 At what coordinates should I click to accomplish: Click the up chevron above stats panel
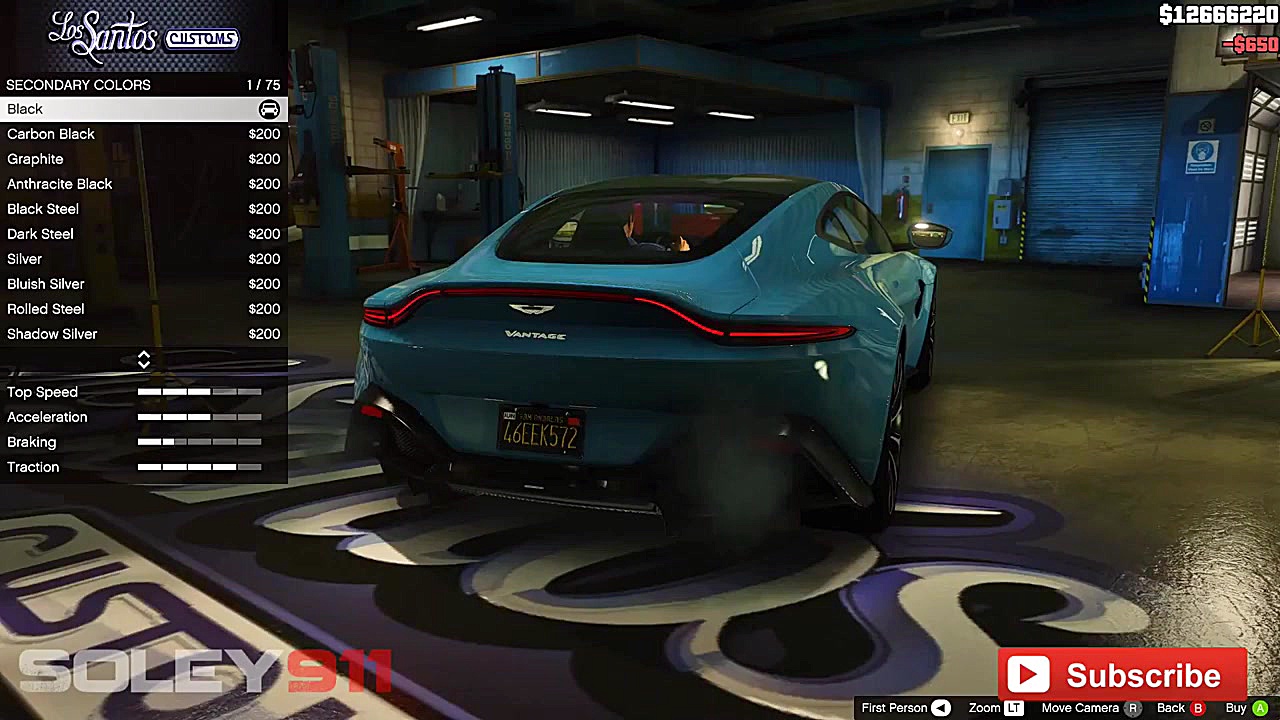[x=144, y=354]
